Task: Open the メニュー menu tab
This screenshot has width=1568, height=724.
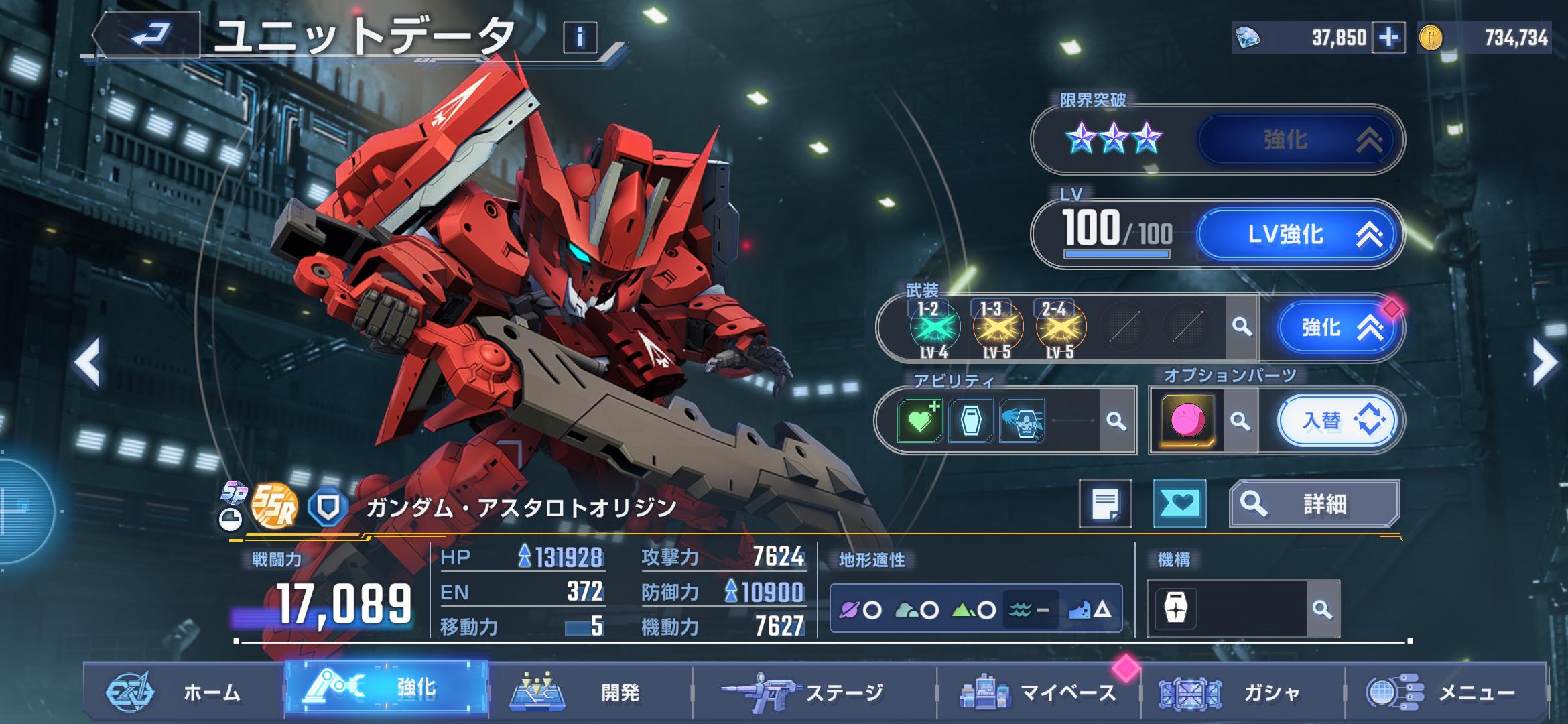Action: [x=1447, y=692]
